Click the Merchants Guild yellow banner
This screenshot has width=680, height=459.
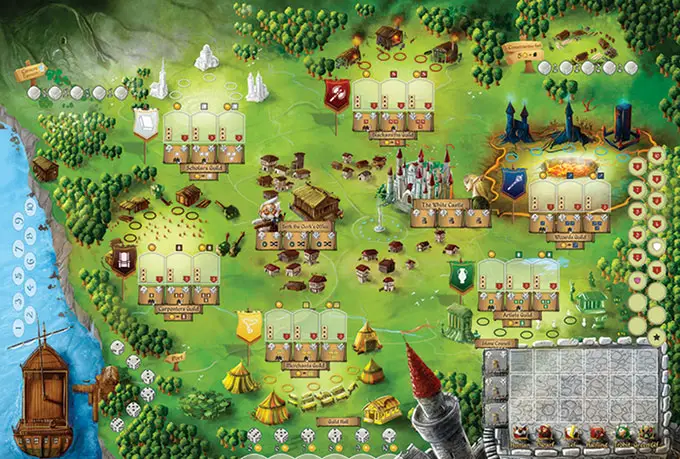[x=249, y=325]
